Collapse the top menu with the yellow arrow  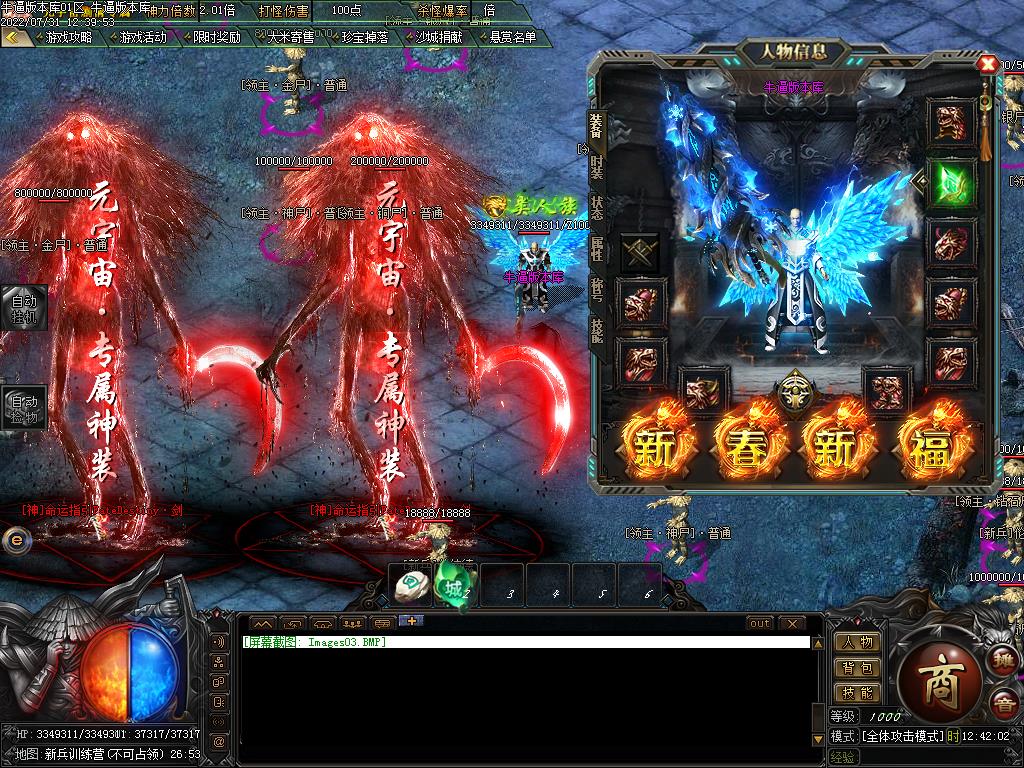pyautogui.click(x=14, y=37)
